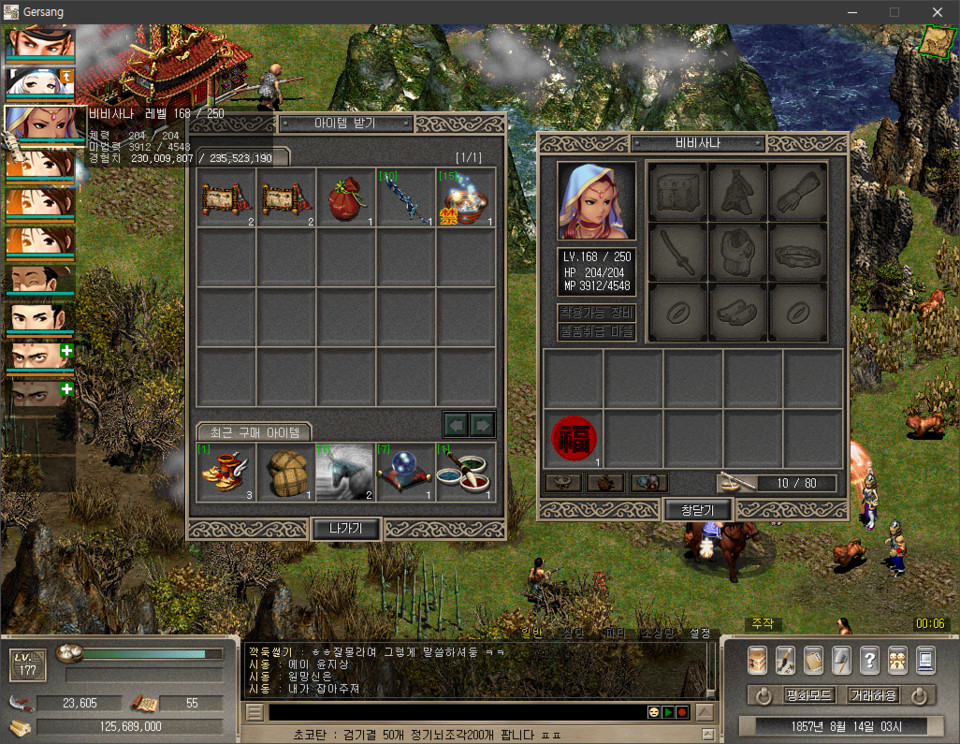Pick the blue crystal sword item
The height and width of the screenshot is (744, 960).
coord(406,197)
